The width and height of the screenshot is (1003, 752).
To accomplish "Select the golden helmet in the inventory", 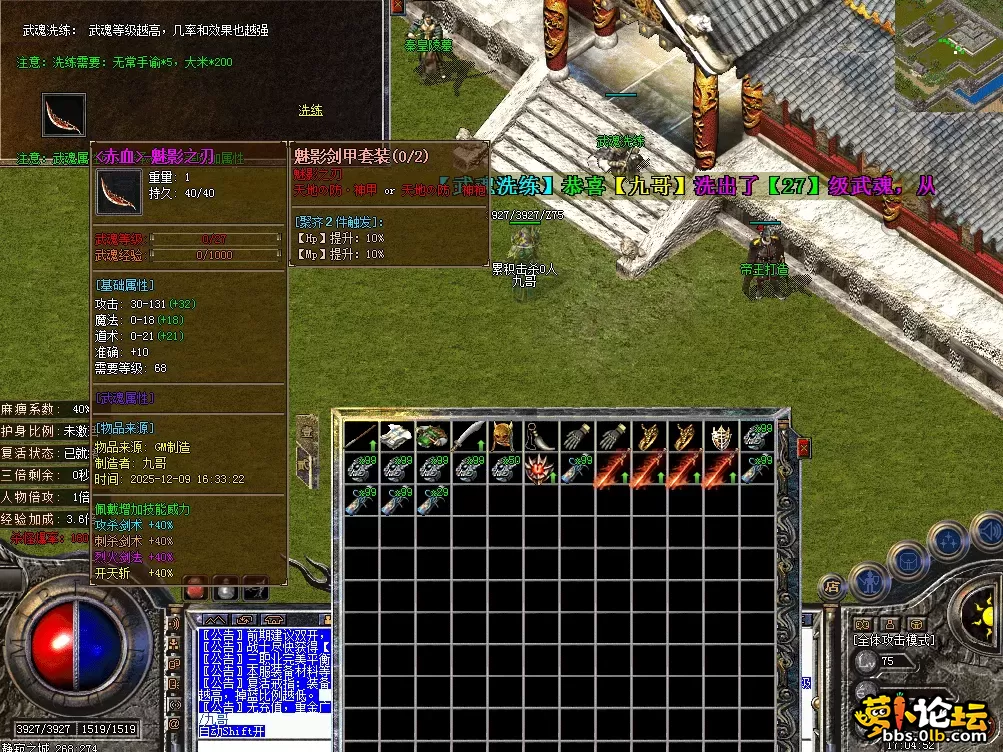I will point(503,436).
